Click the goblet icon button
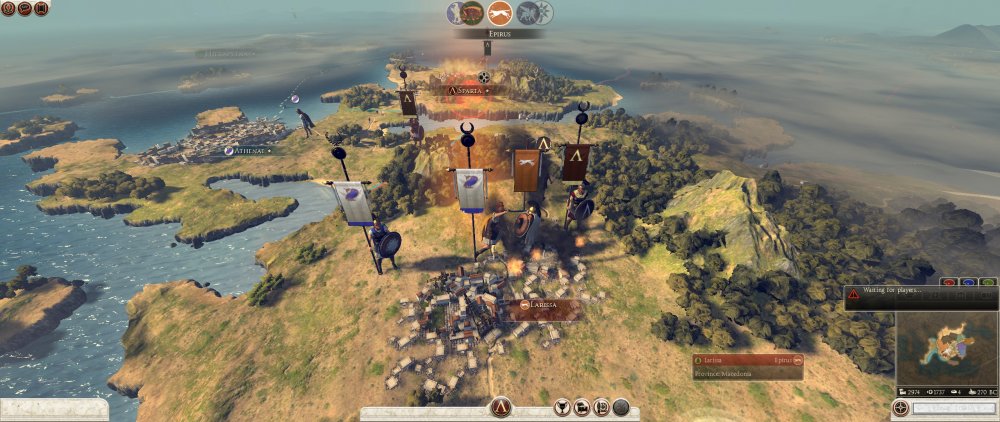 pos(561,407)
